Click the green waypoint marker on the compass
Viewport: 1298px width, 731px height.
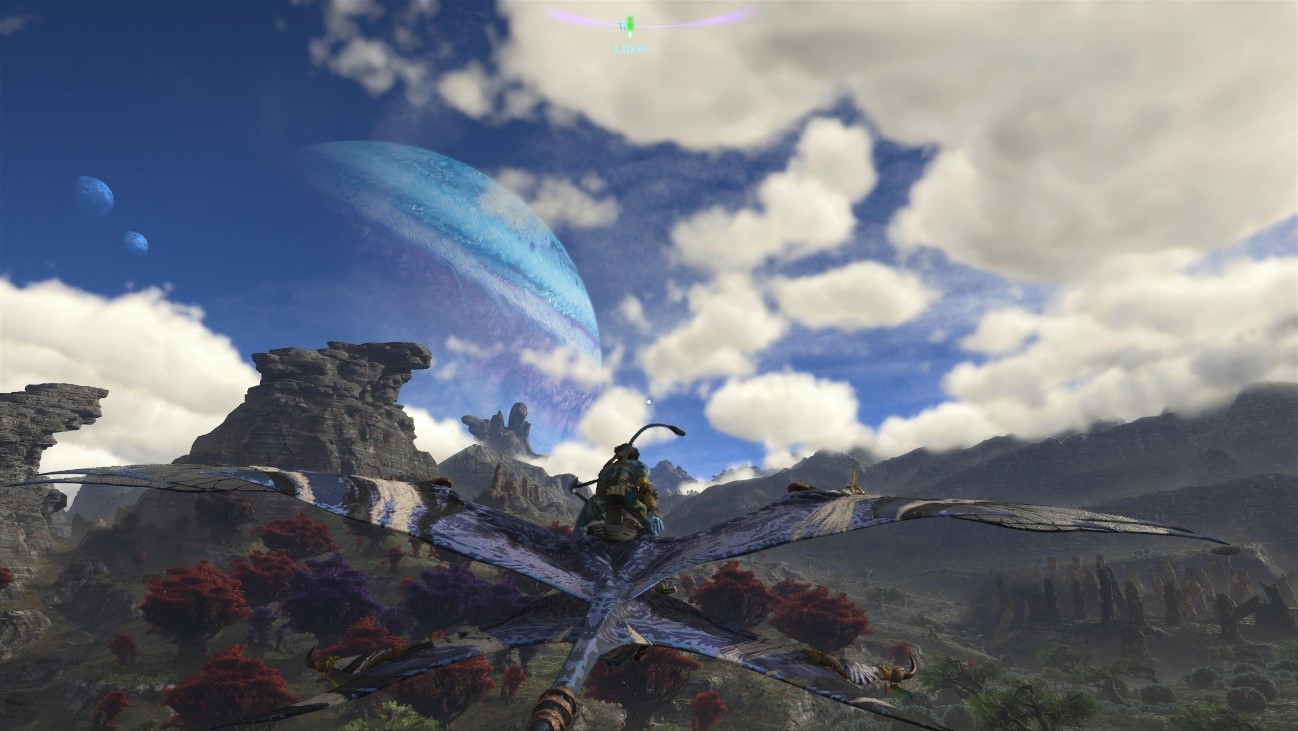(x=629, y=24)
